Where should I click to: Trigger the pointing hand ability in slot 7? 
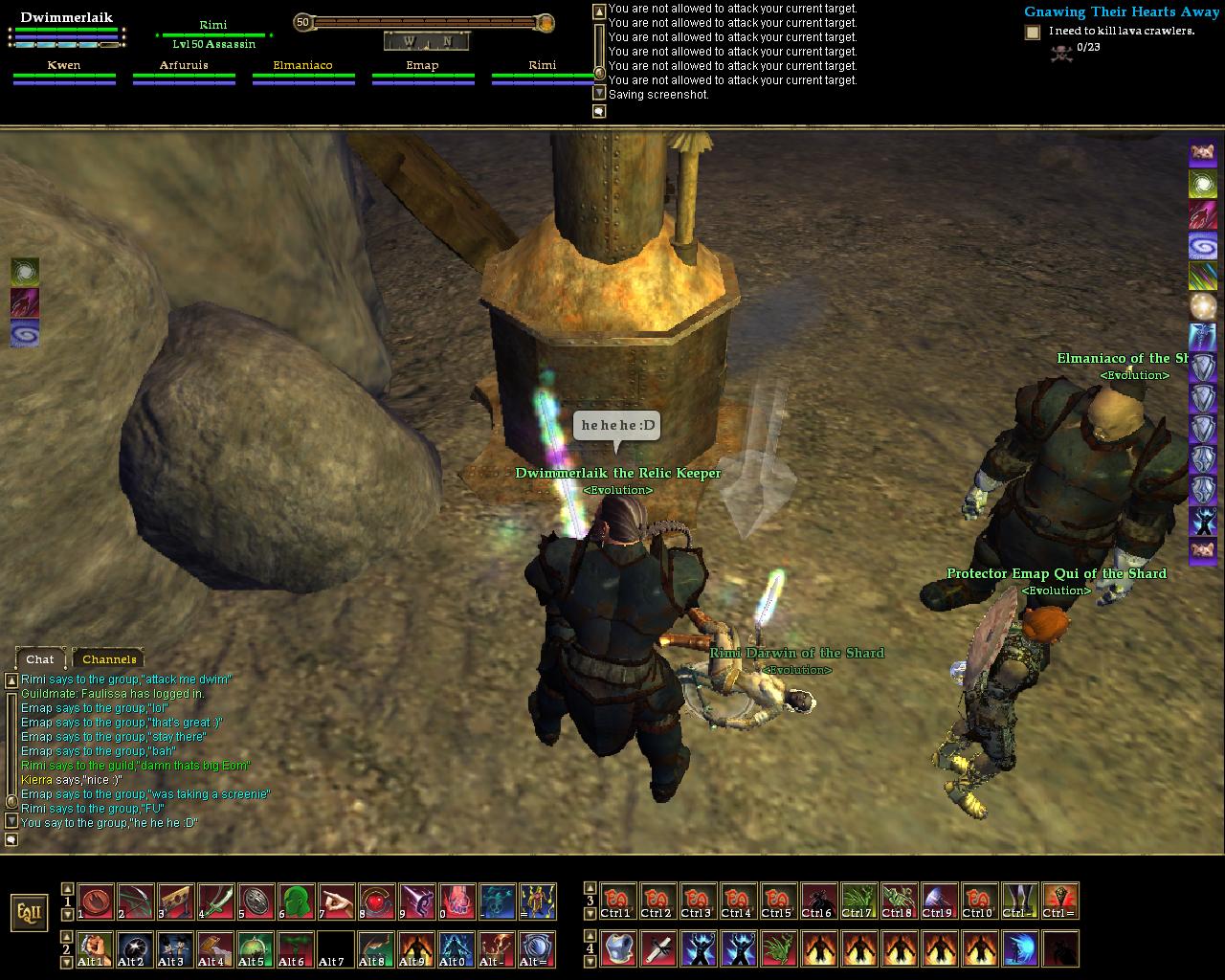pos(336,902)
